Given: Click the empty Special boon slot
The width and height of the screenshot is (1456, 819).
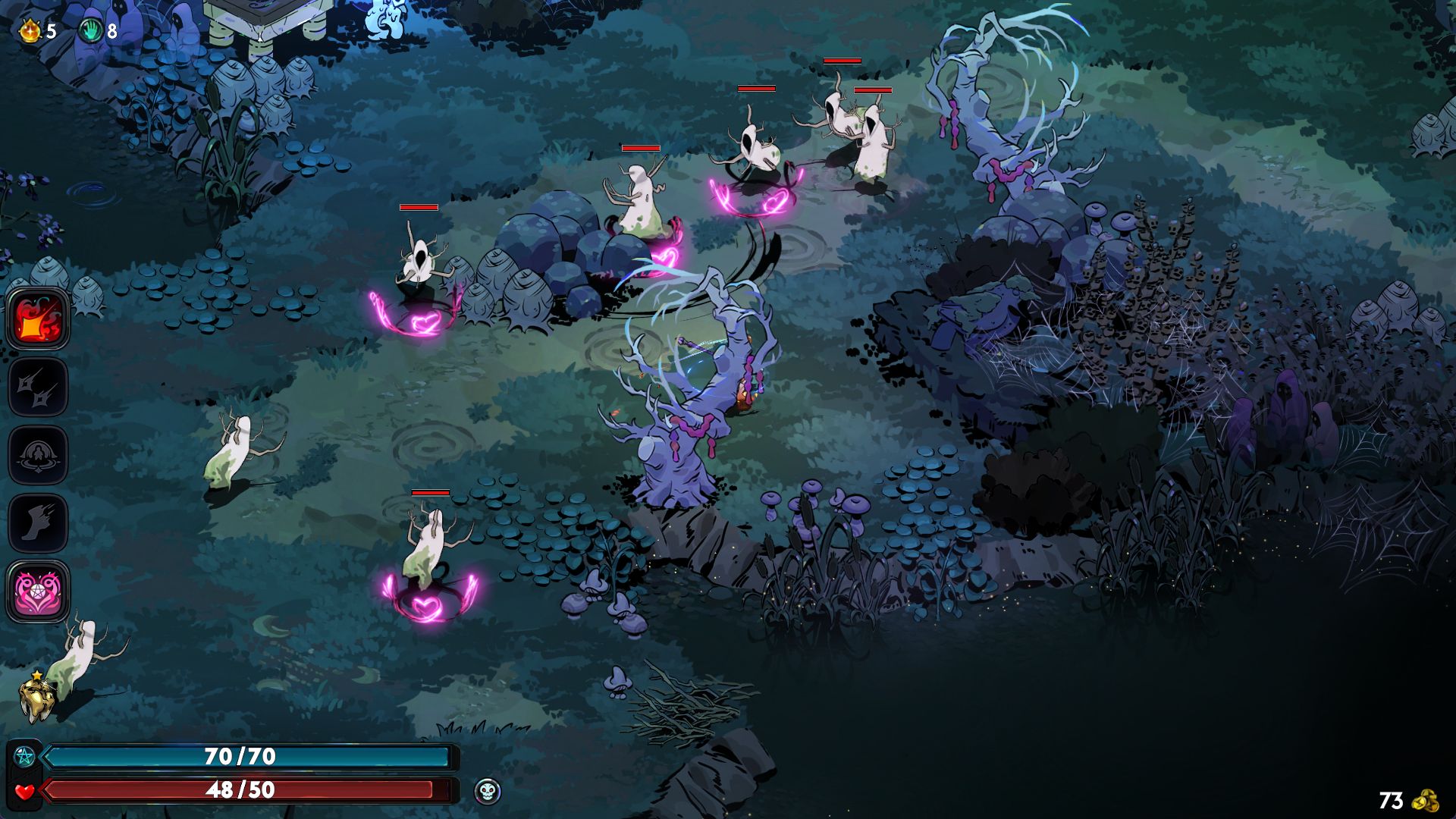Looking at the screenshot, I should 38,388.
